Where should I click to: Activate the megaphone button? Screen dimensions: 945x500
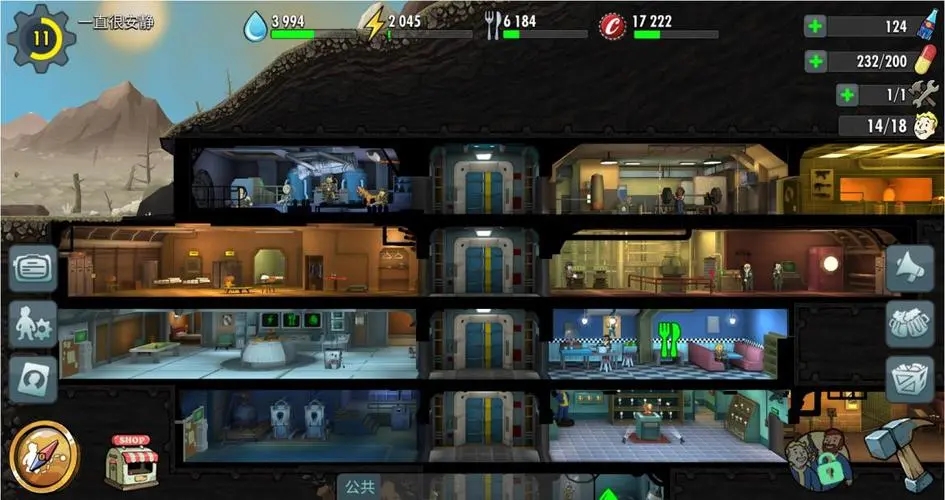pos(909,268)
